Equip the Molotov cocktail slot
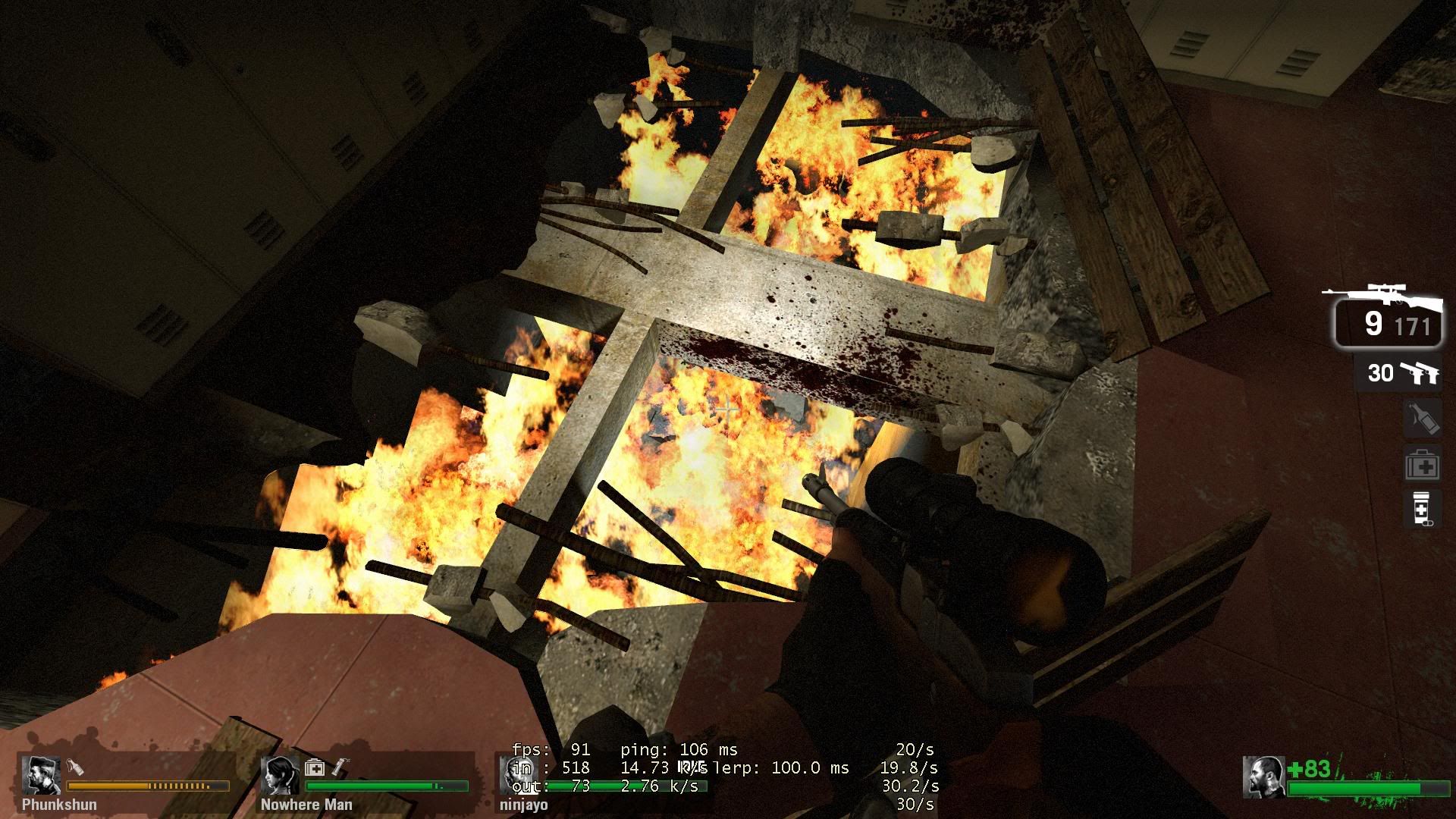This screenshot has height=819, width=1456. click(x=1421, y=418)
